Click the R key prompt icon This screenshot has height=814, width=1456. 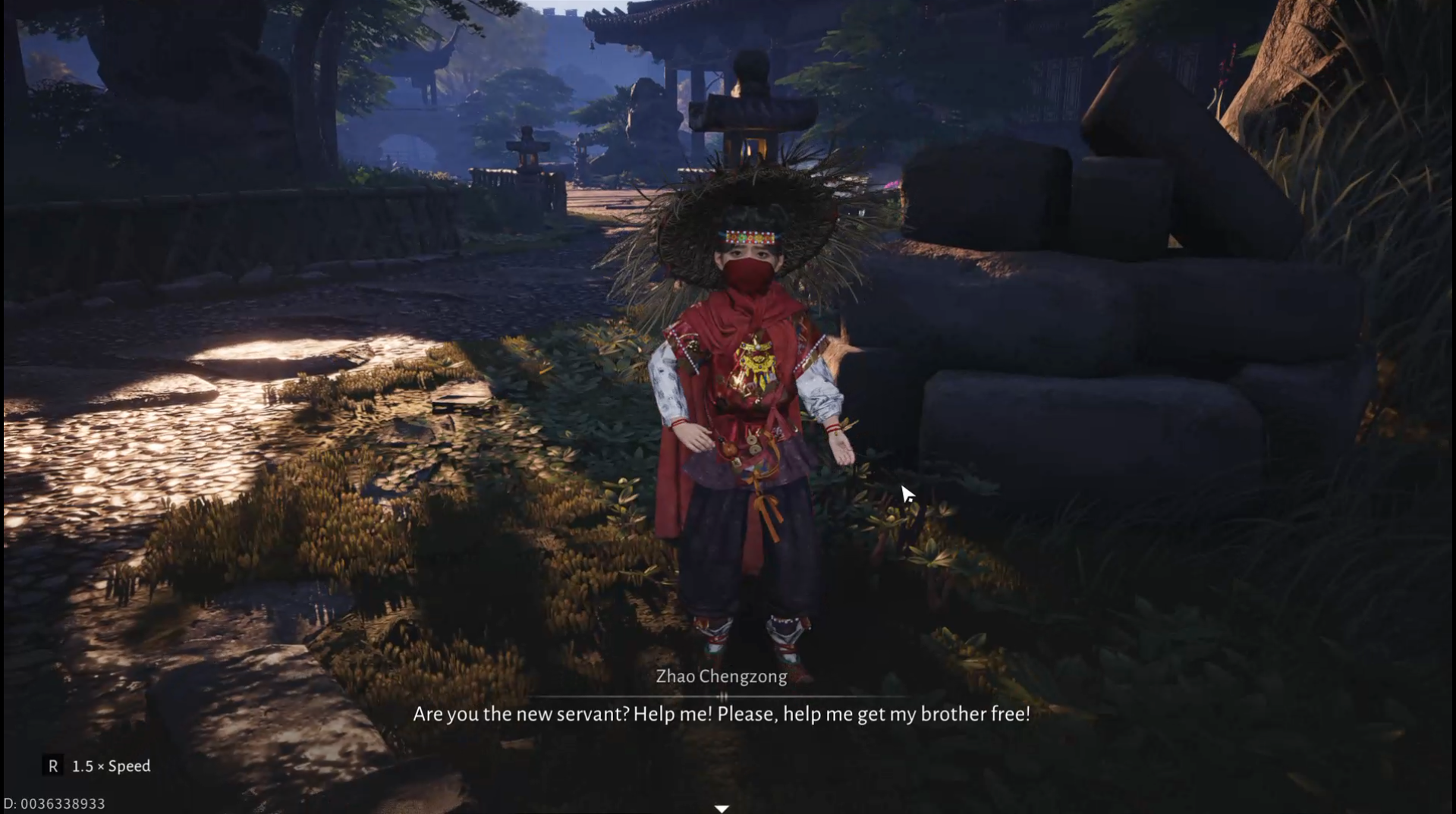[53, 766]
